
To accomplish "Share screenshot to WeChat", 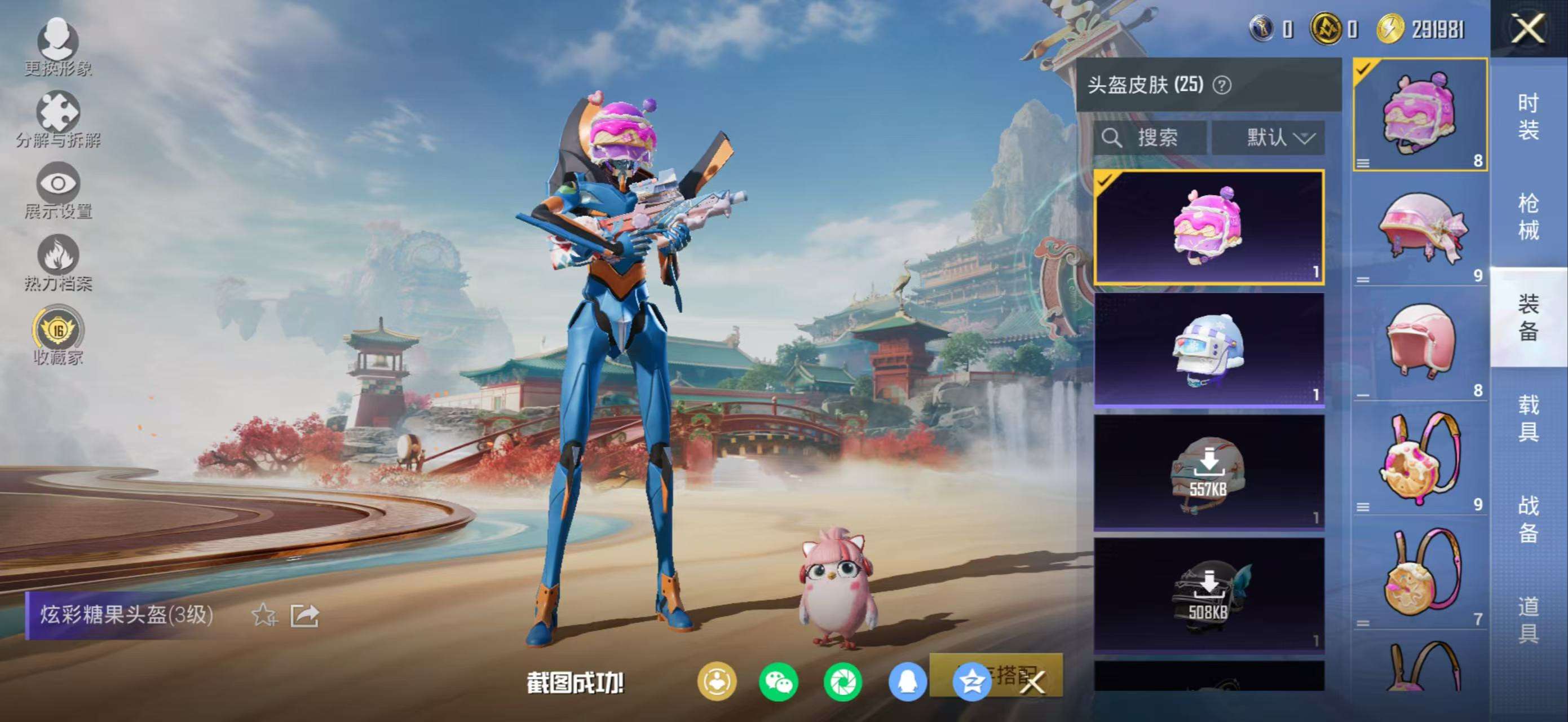I will [x=779, y=682].
